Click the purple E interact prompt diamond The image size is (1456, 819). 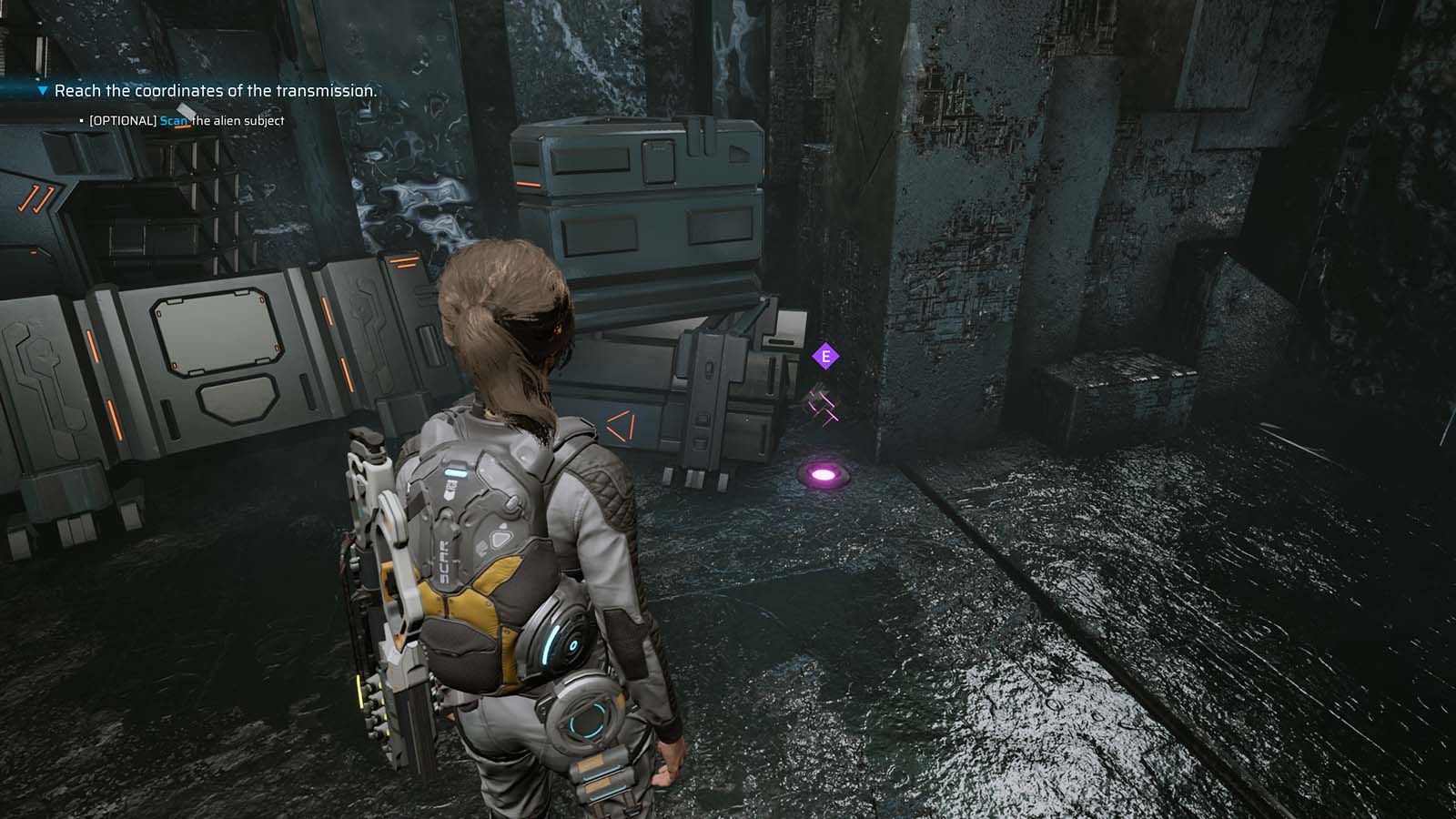point(825,357)
